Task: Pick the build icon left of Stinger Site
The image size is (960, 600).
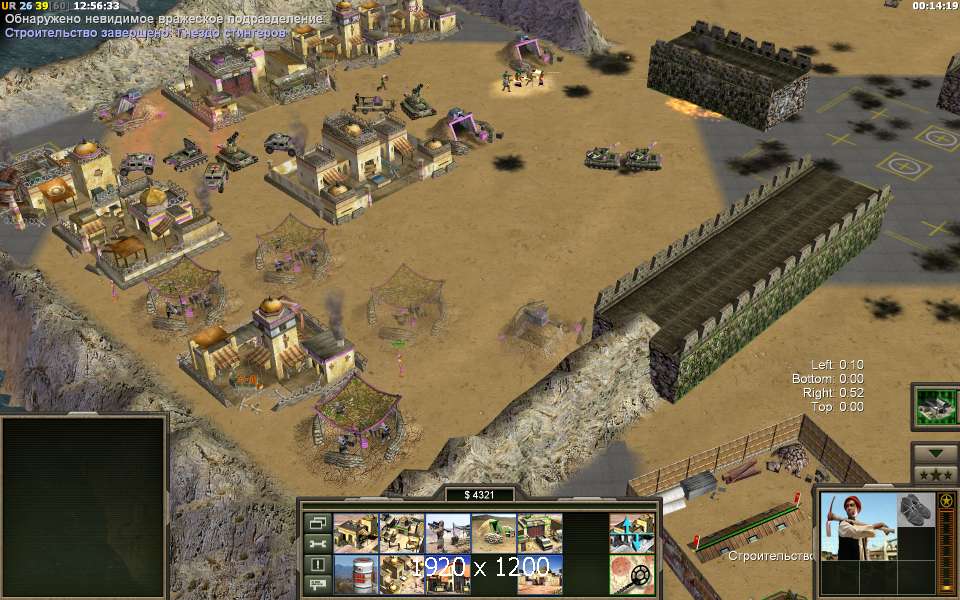Action: pos(400,533)
